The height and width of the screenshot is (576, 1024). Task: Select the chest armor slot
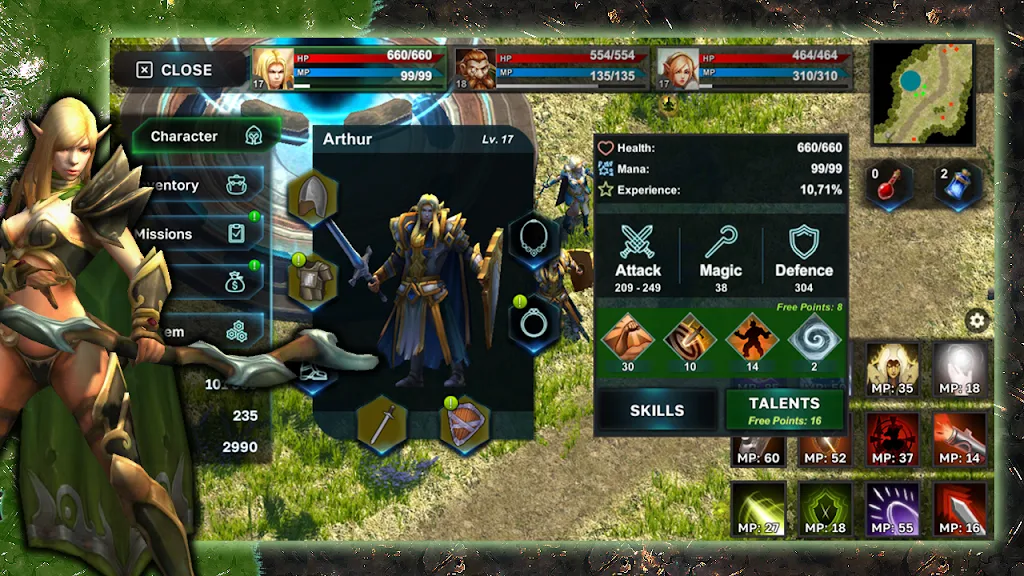(x=313, y=280)
